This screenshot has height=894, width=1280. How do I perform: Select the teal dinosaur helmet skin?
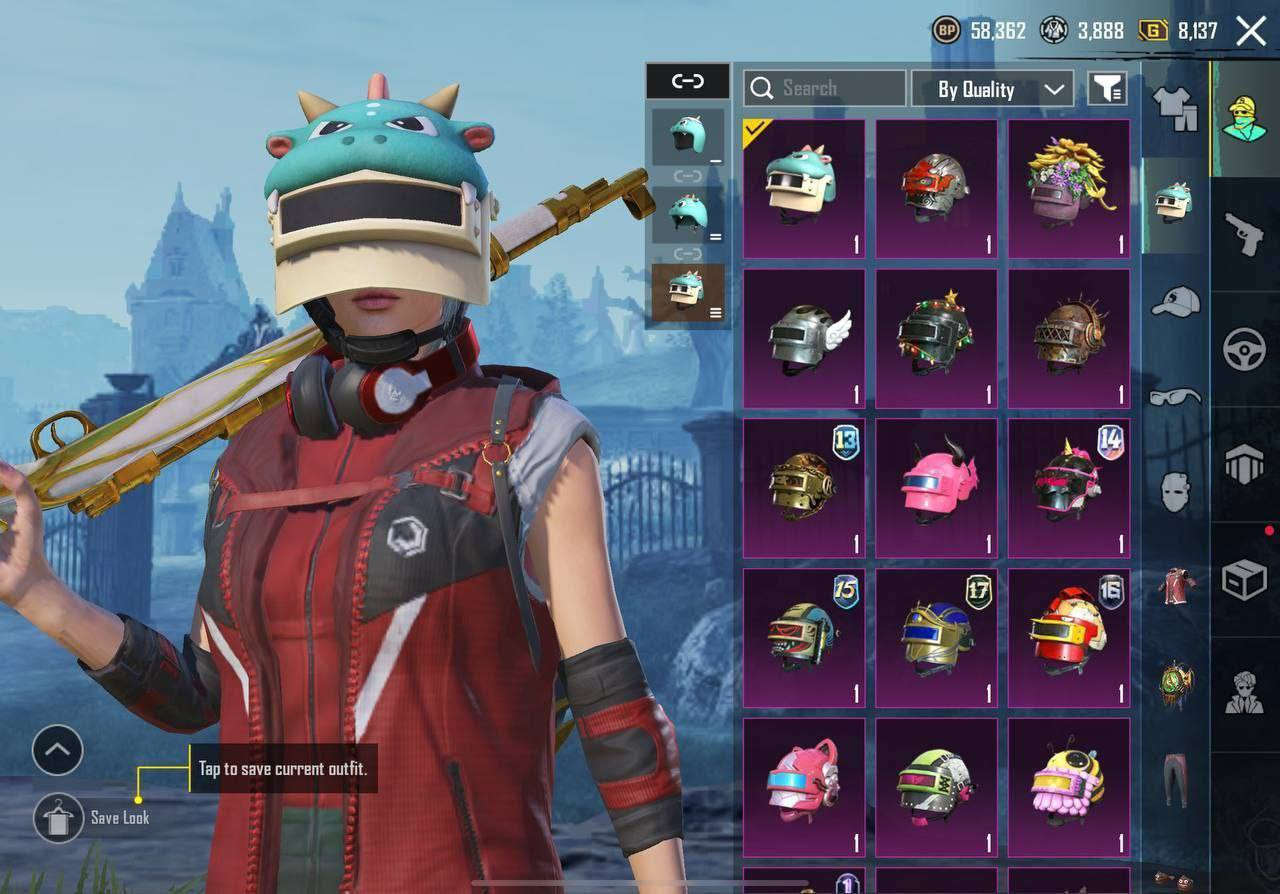(804, 190)
